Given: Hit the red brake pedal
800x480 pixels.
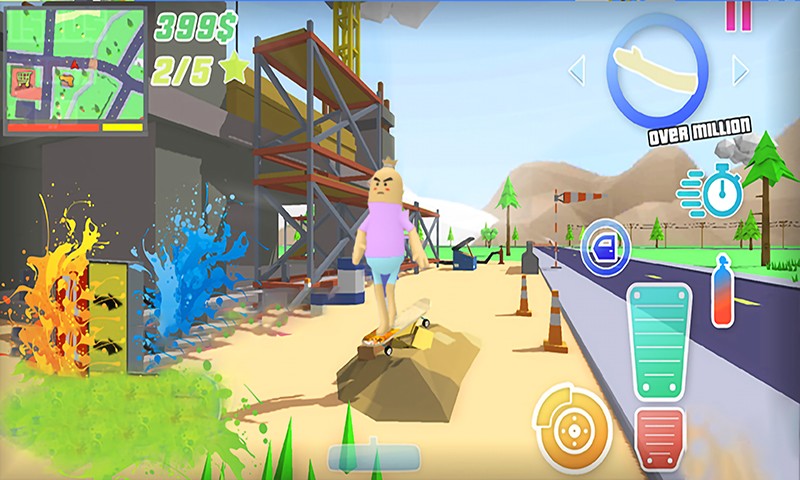Looking at the screenshot, I should 659,439.
